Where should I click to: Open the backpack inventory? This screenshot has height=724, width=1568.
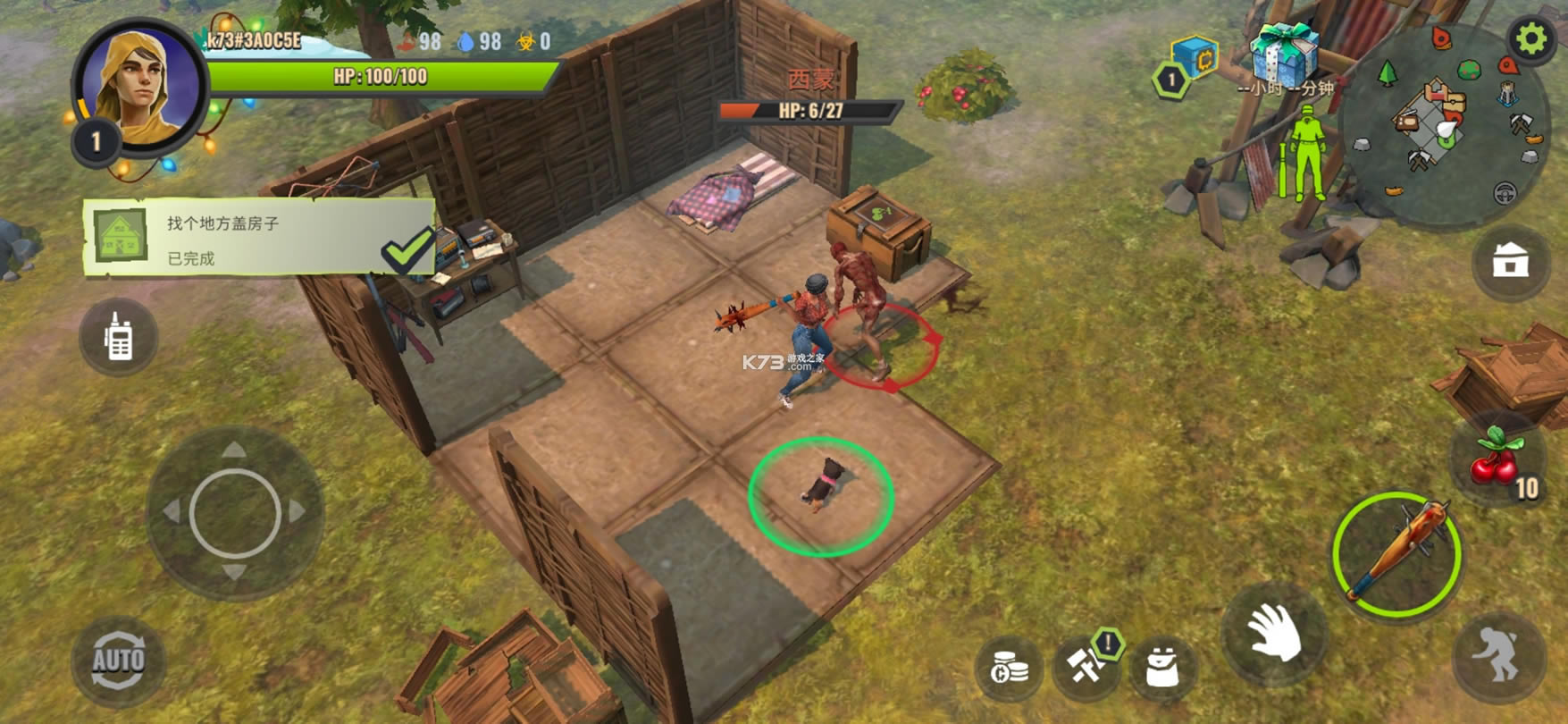point(1162,666)
